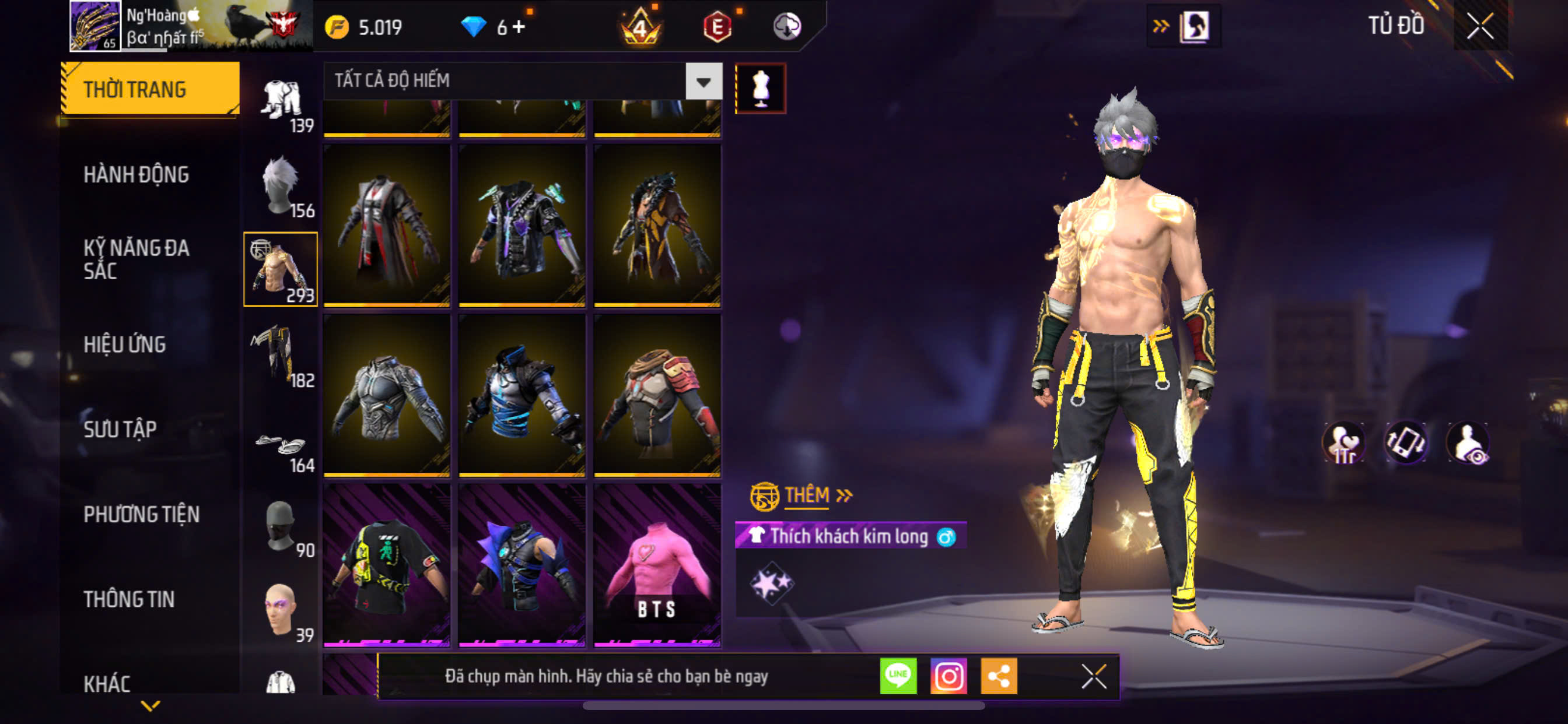Switch to KỸ NĂNG ĐA SẮC

click(136, 259)
